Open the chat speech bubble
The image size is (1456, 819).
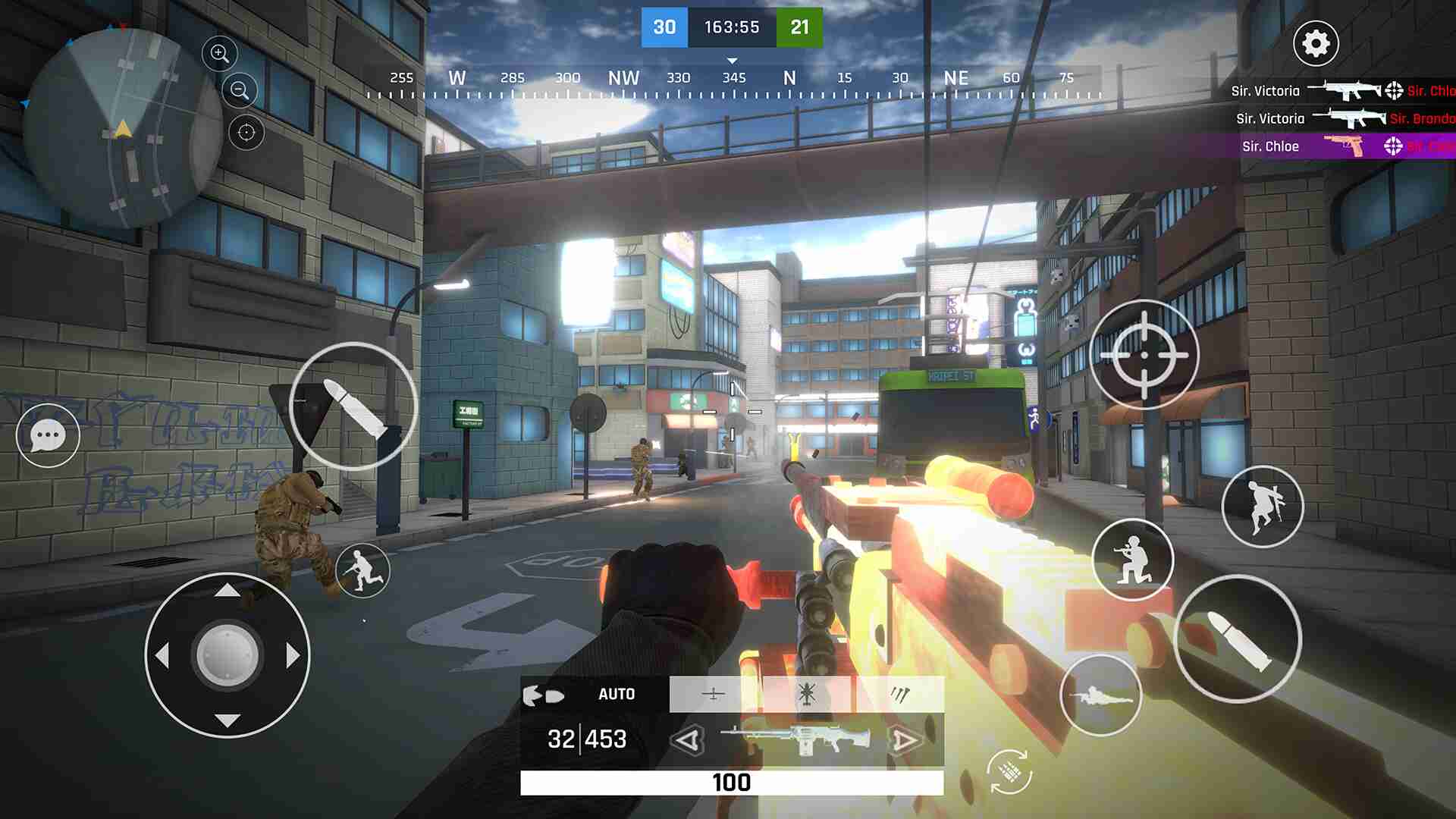click(x=48, y=435)
